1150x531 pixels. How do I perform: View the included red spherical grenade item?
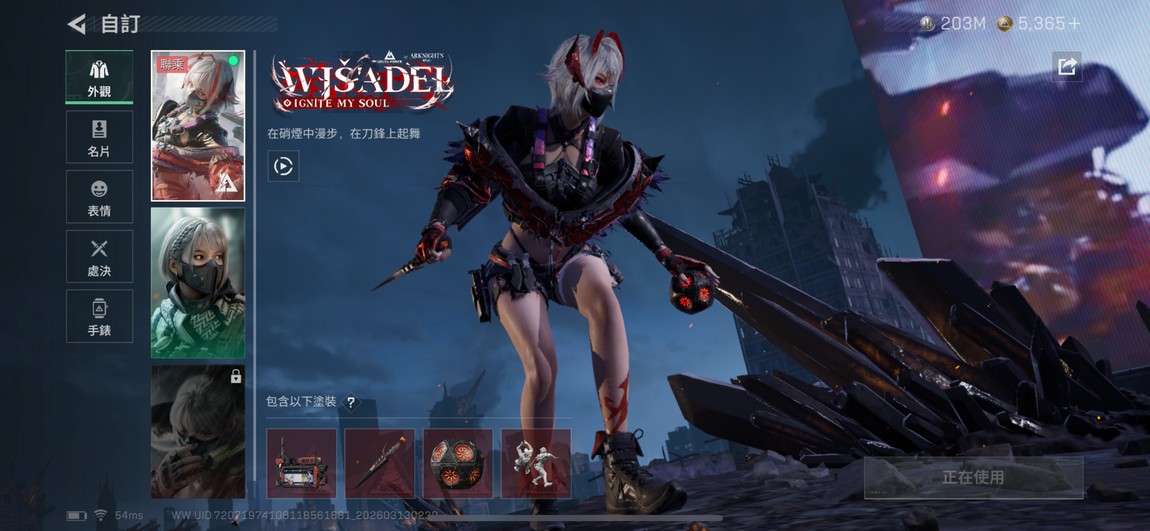tap(458, 463)
